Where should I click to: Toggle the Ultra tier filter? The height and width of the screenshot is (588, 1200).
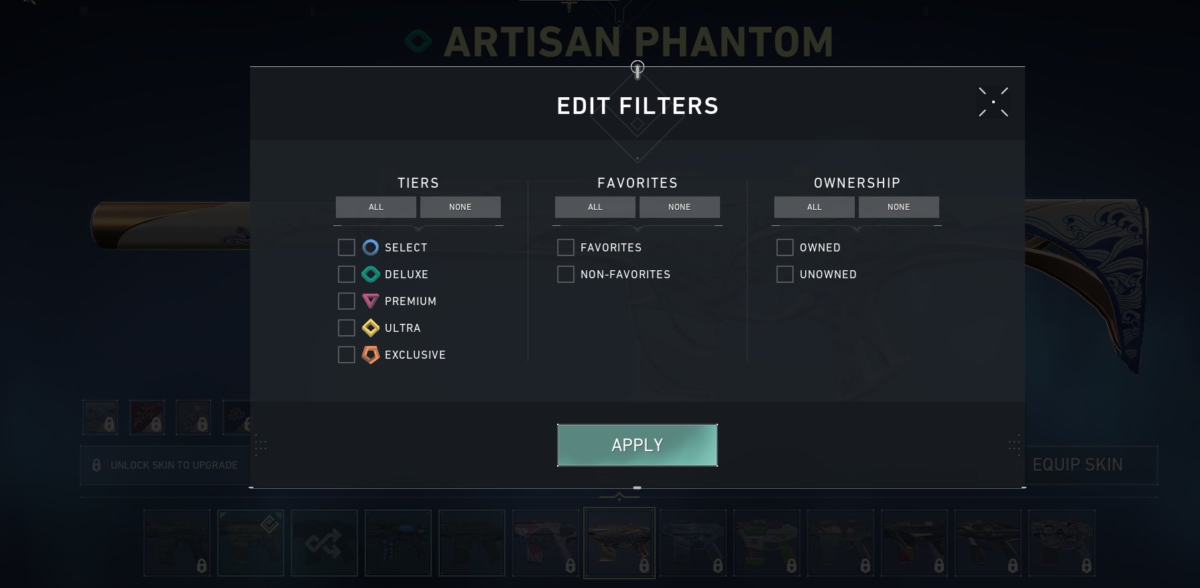pos(347,328)
